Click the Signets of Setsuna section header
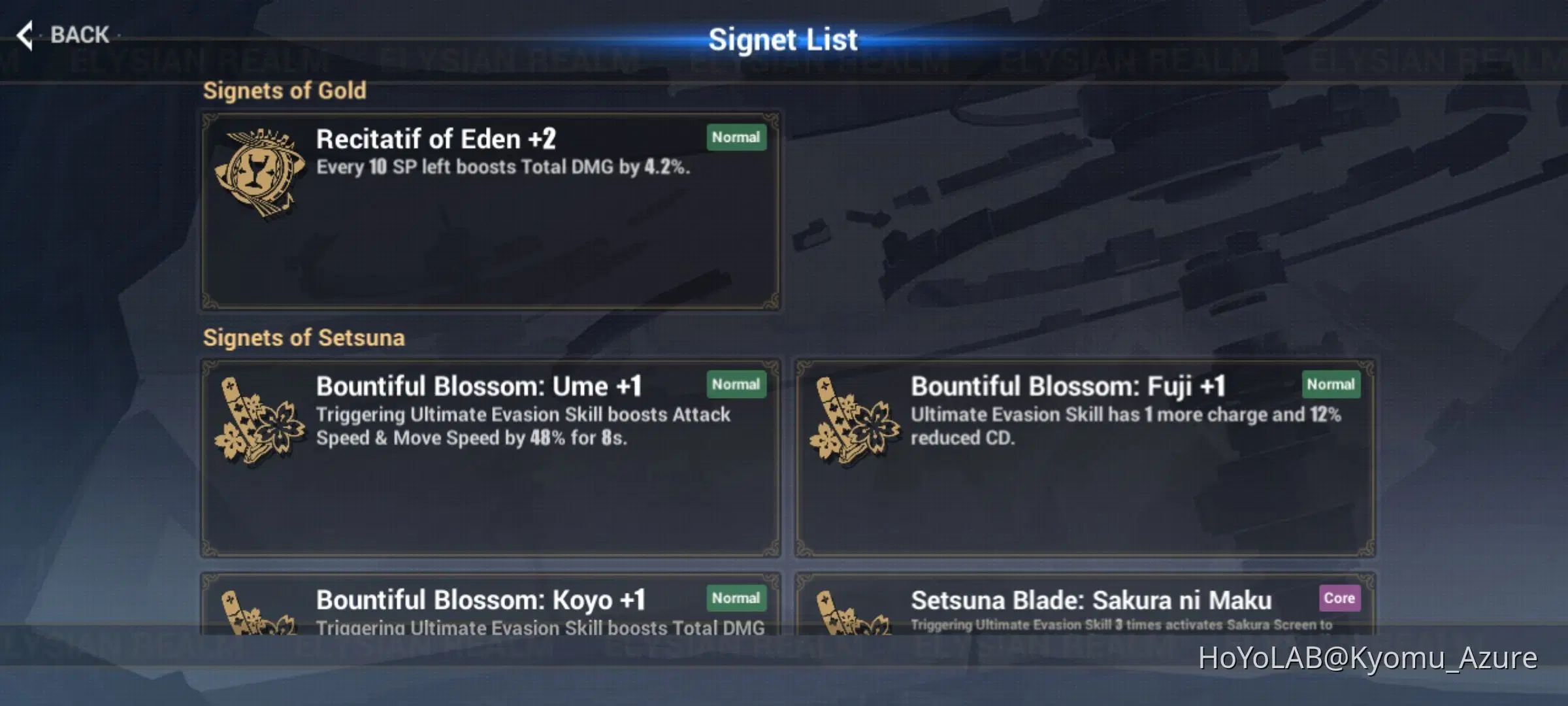The width and height of the screenshot is (1568, 706). tap(304, 337)
